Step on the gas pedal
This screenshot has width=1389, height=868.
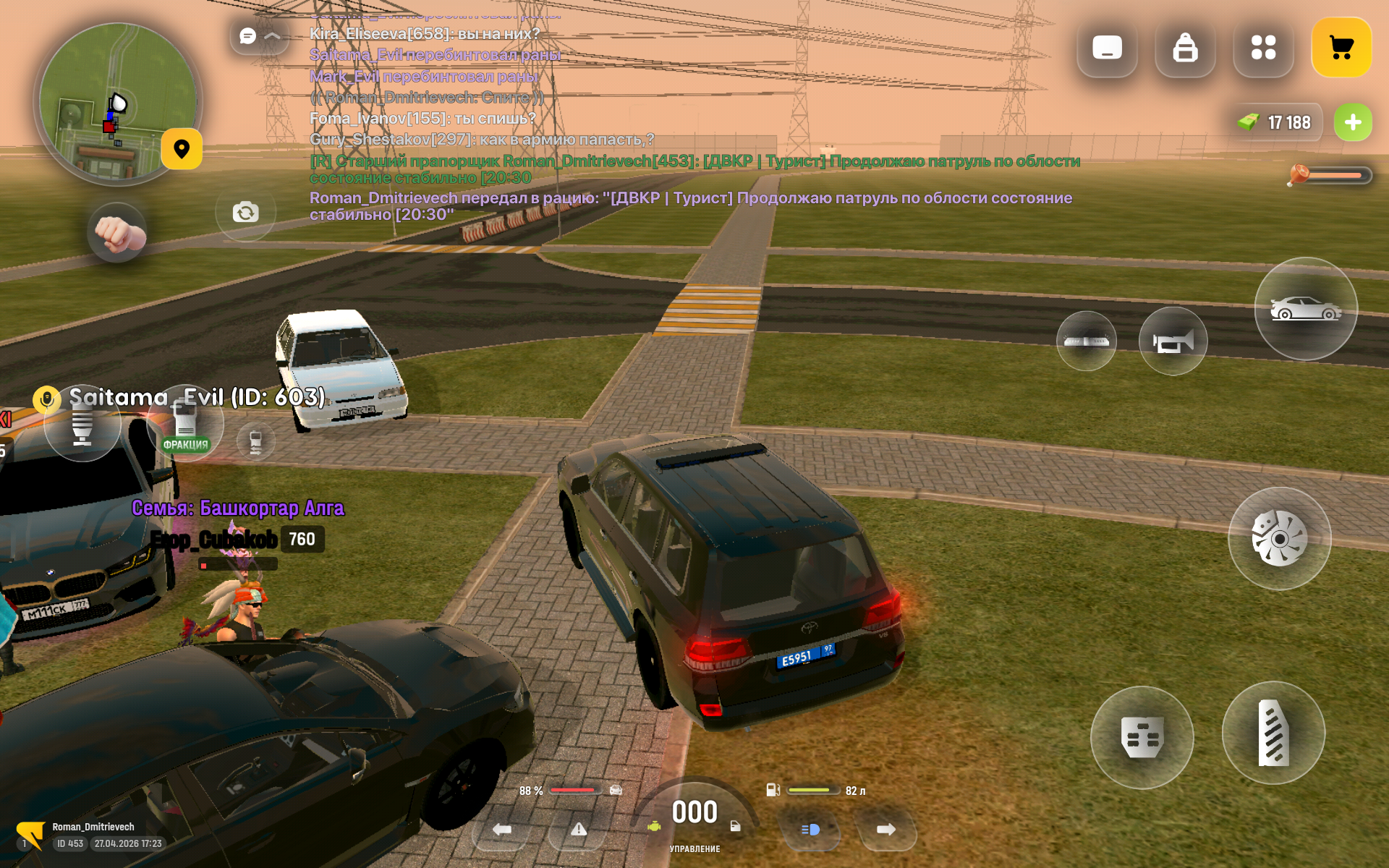[x=1273, y=733]
